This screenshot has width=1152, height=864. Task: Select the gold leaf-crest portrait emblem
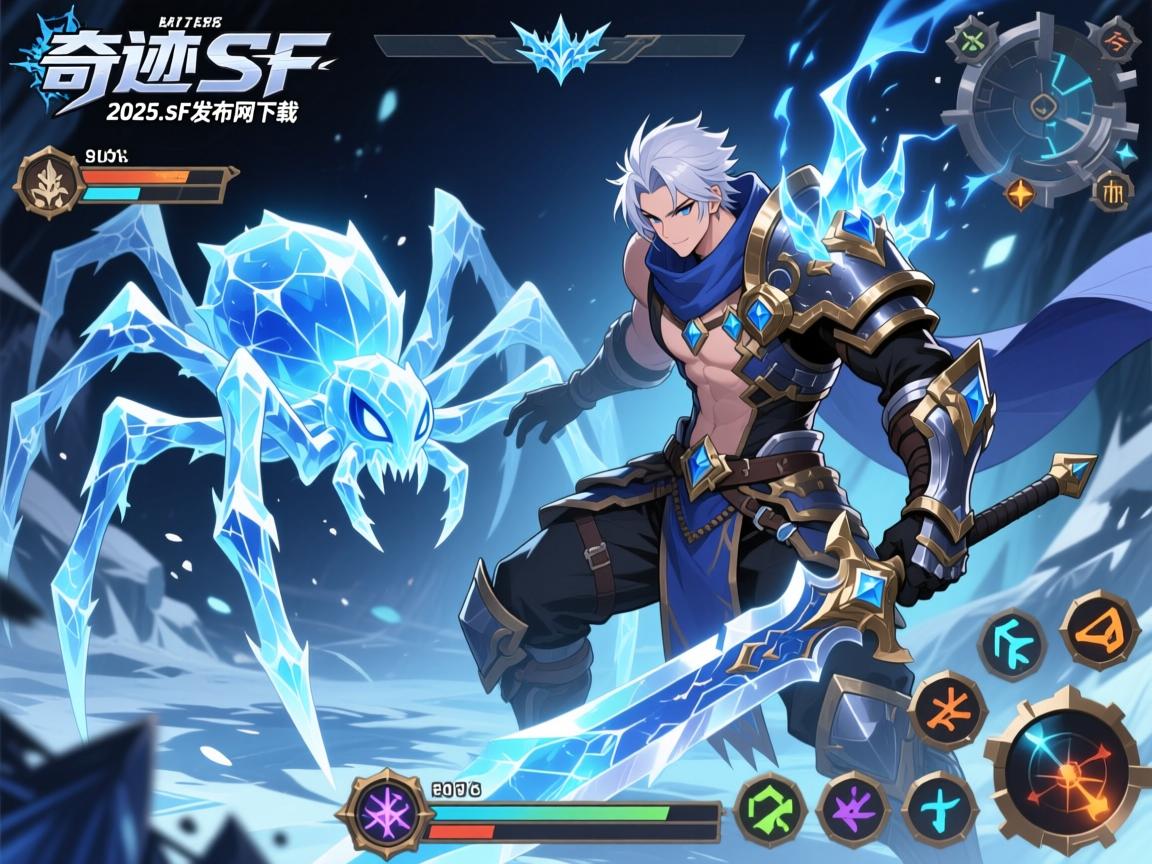(x=49, y=183)
